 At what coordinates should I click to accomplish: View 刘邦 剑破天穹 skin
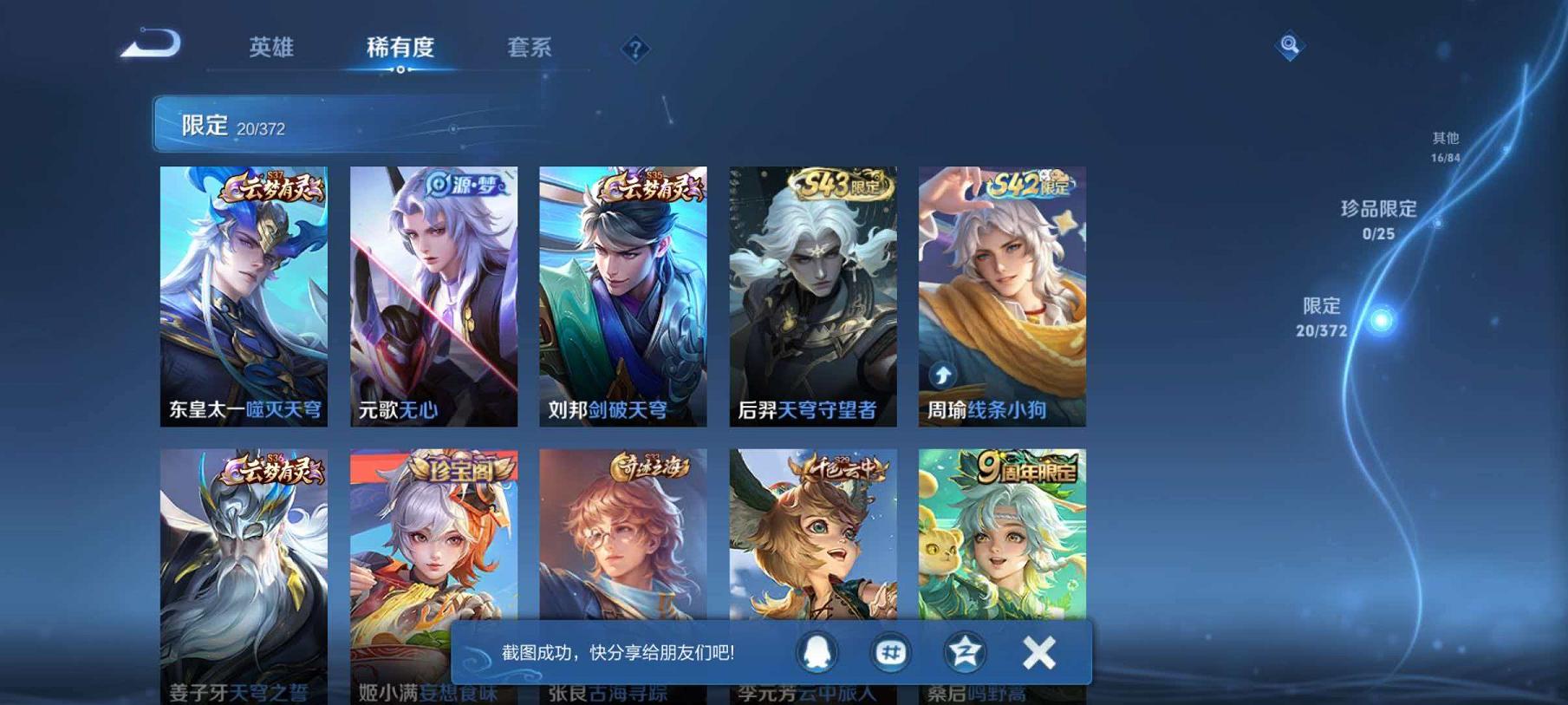coord(622,295)
